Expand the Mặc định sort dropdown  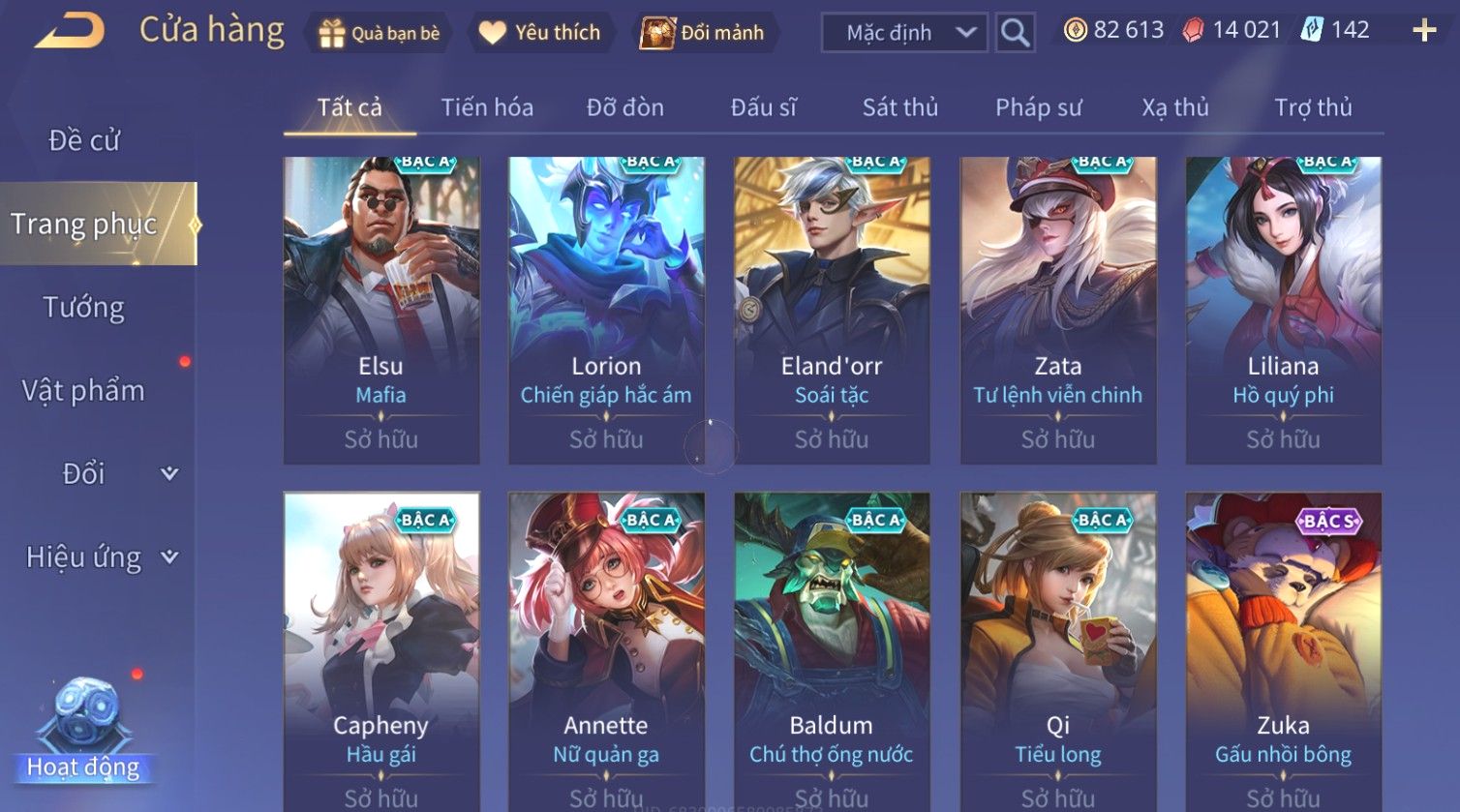coord(903,33)
